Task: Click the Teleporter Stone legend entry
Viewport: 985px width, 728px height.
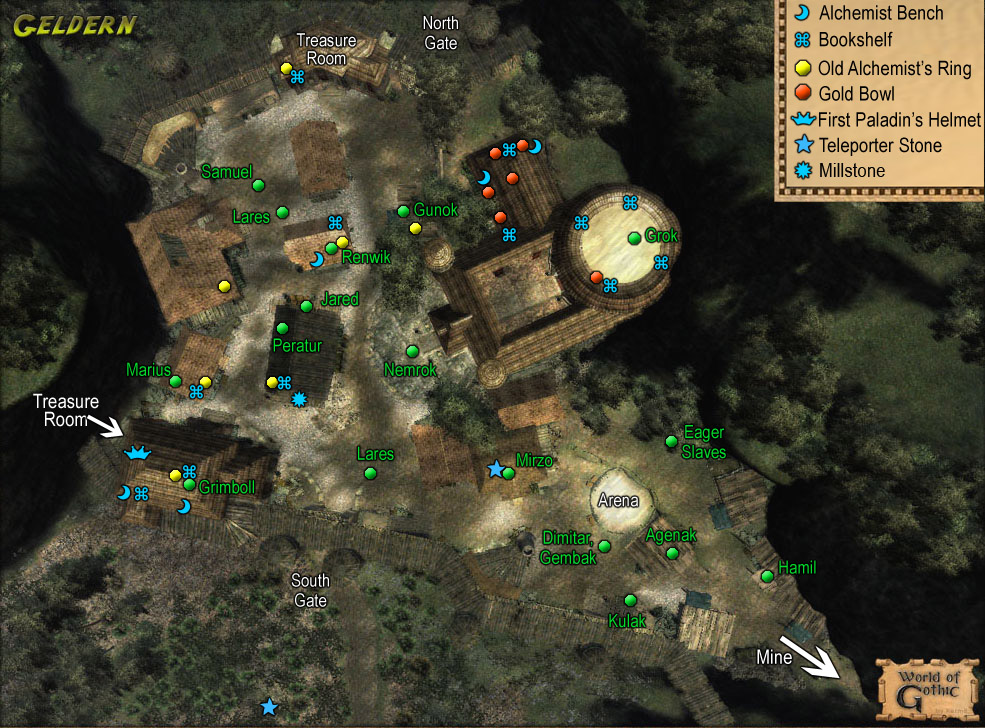Action: tap(879, 146)
